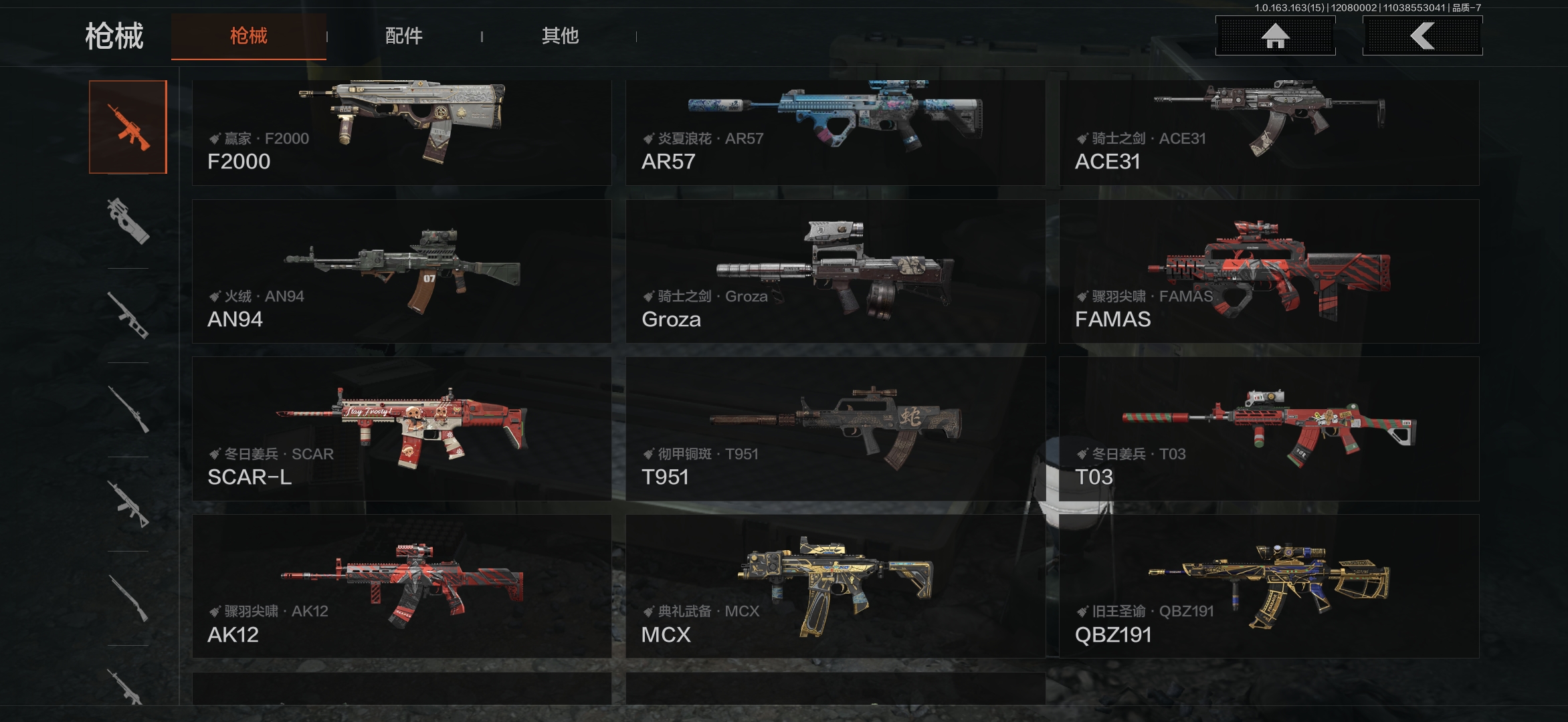Open the Groza weapon card
Screen dimensions: 1568x722
(835, 271)
